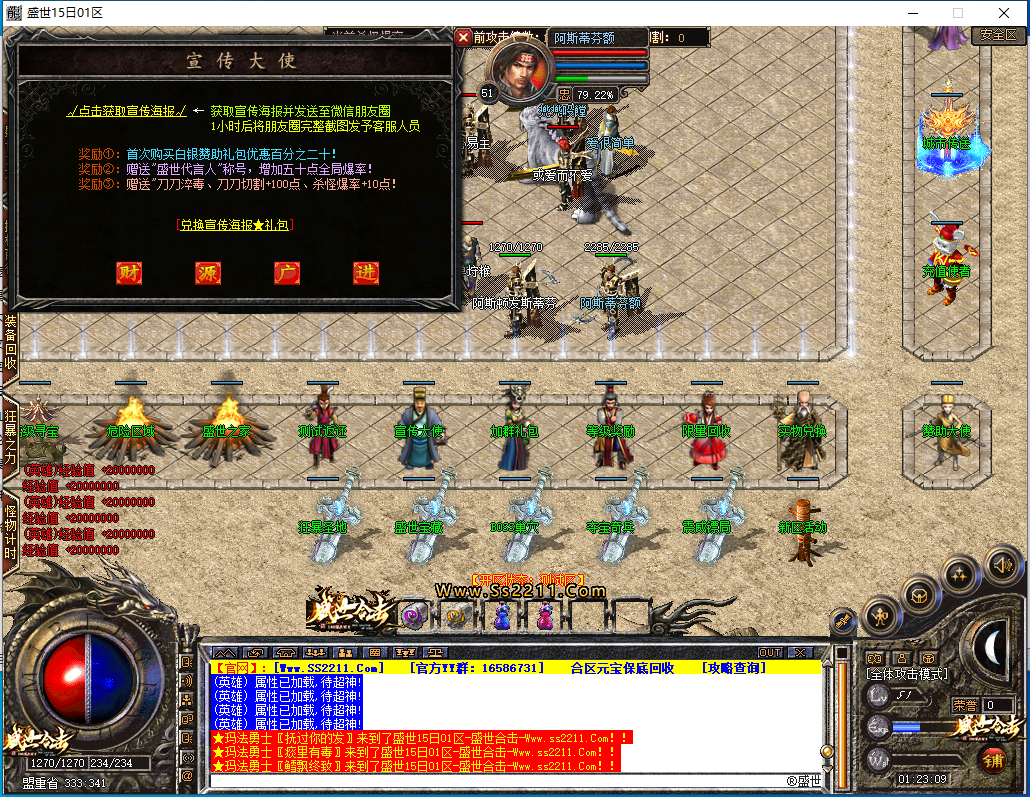Open the 攻略查询 guide link in chat banner
1030x797 pixels.
coord(743,667)
